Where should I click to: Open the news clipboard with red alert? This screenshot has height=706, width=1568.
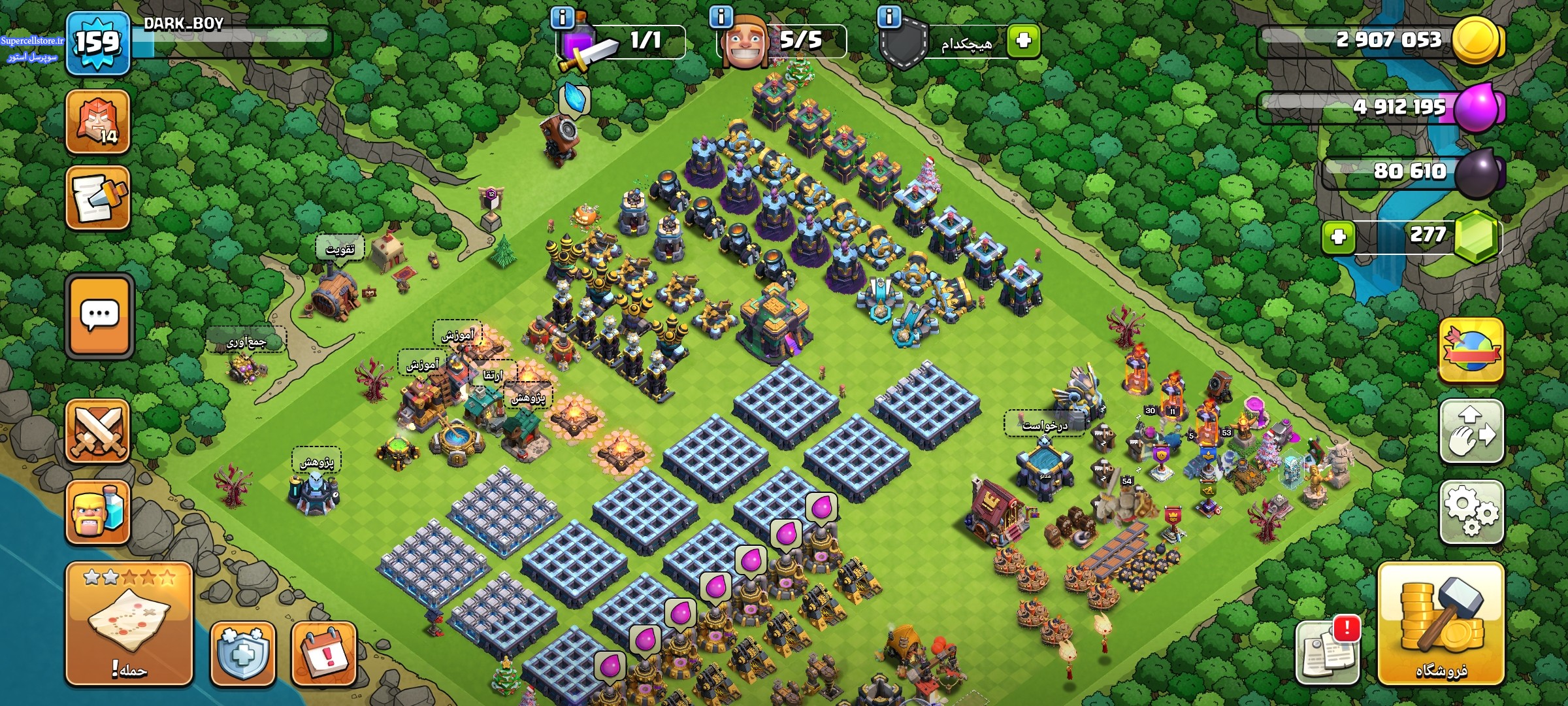(x=1327, y=650)
